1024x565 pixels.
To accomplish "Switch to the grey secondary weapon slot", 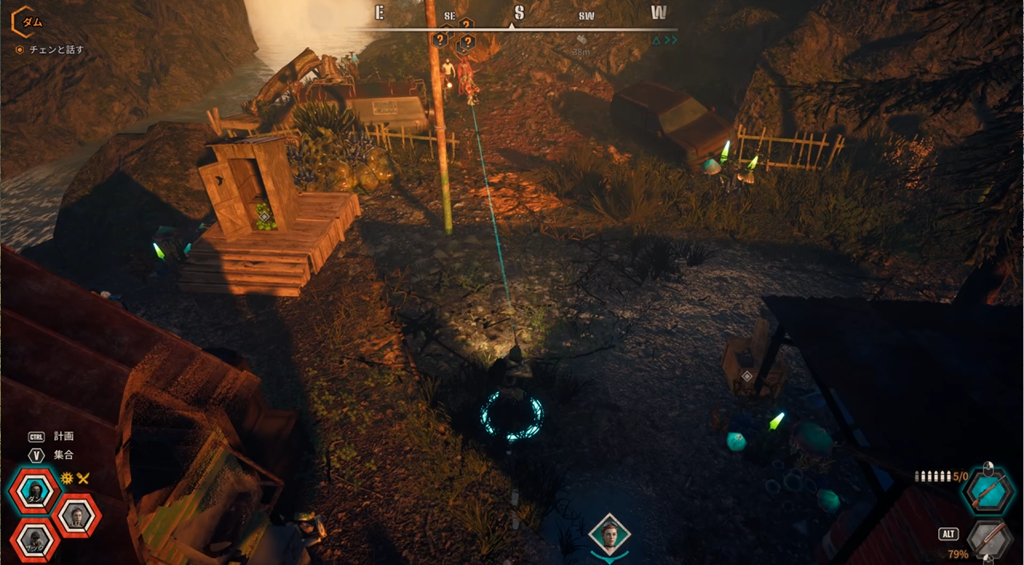I will pyautogui.click(x=989, y=538).
